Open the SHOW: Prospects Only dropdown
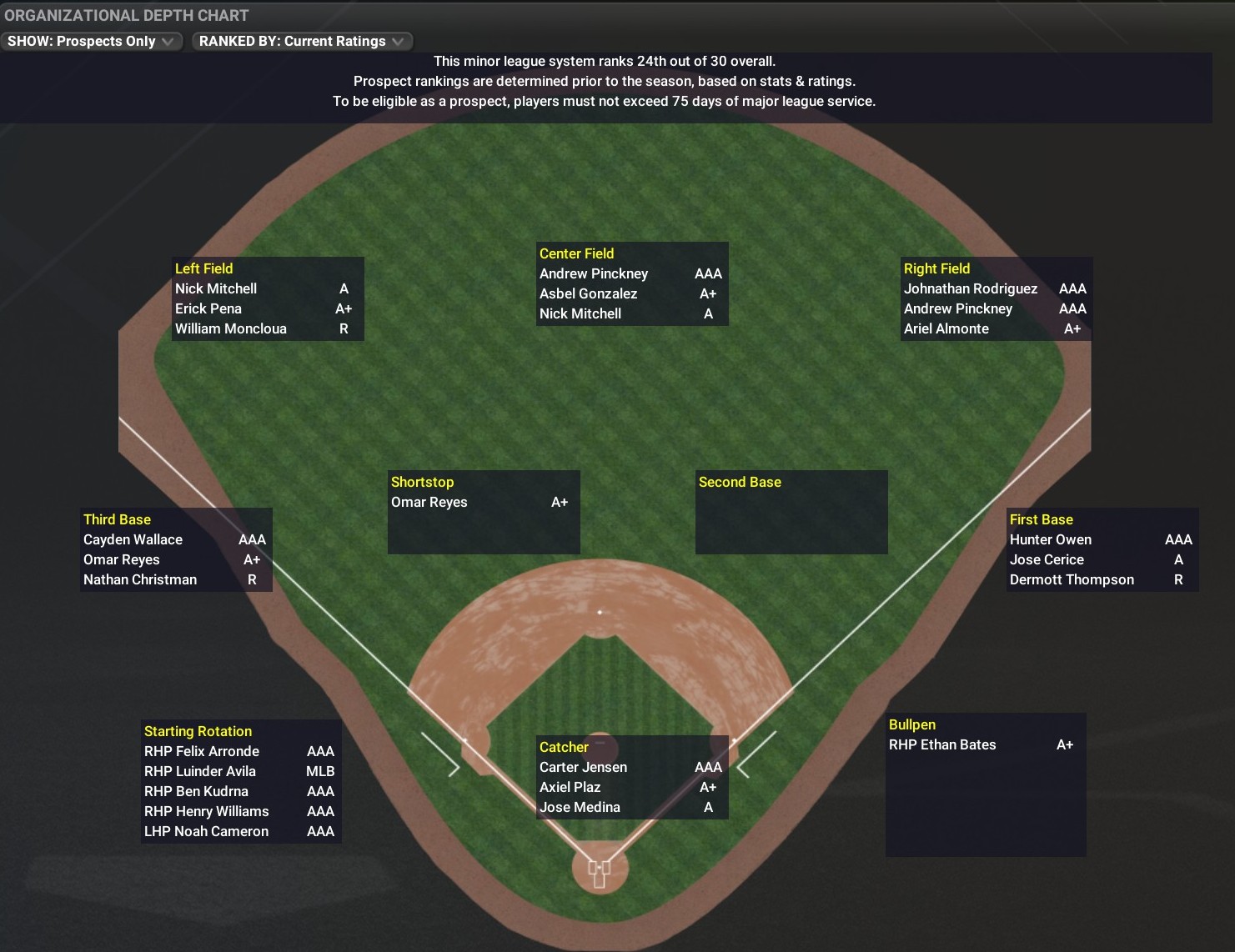1235x952 pixels. [x=92, y=41]
